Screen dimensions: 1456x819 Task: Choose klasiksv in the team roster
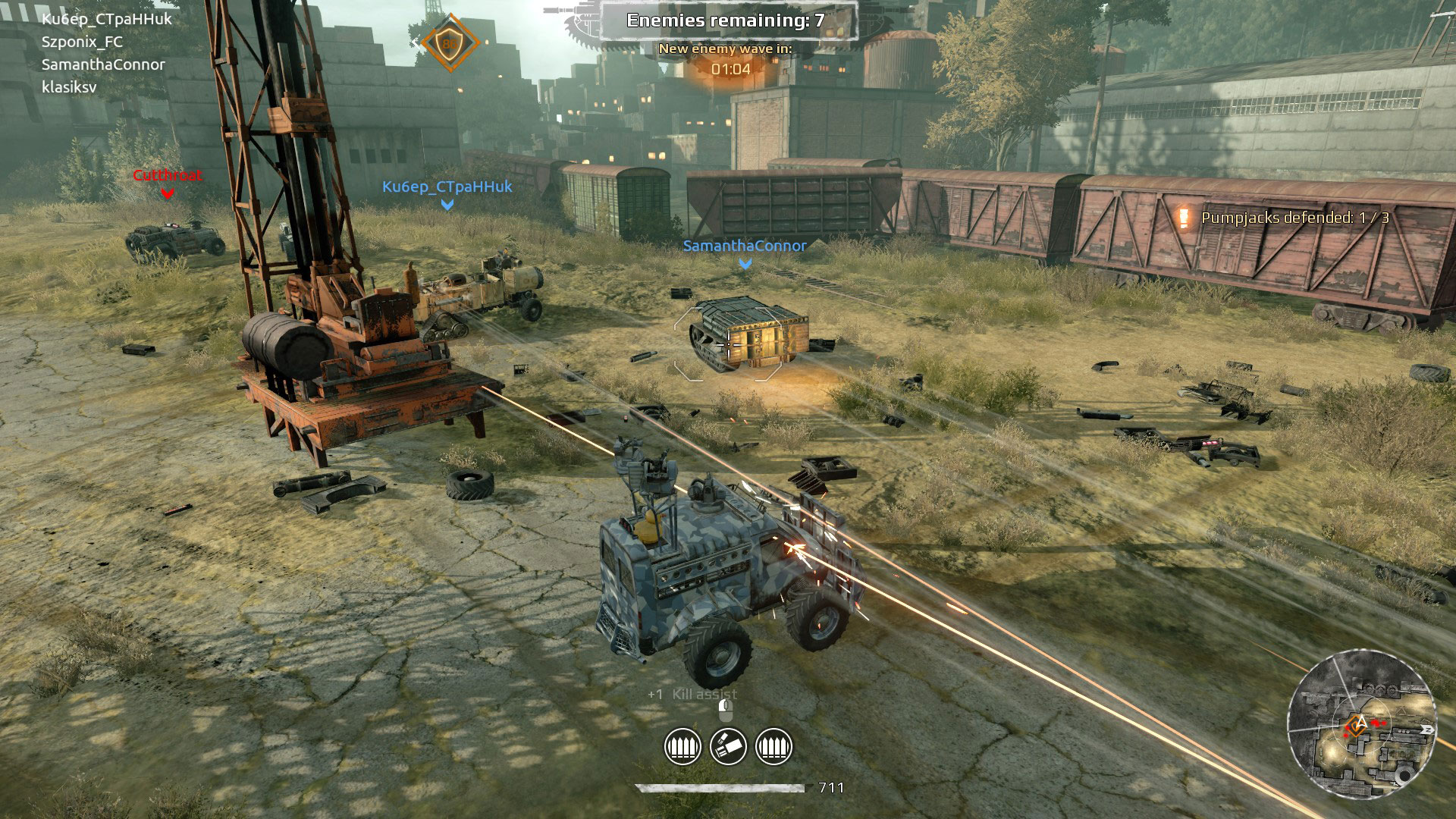[69, 87]
